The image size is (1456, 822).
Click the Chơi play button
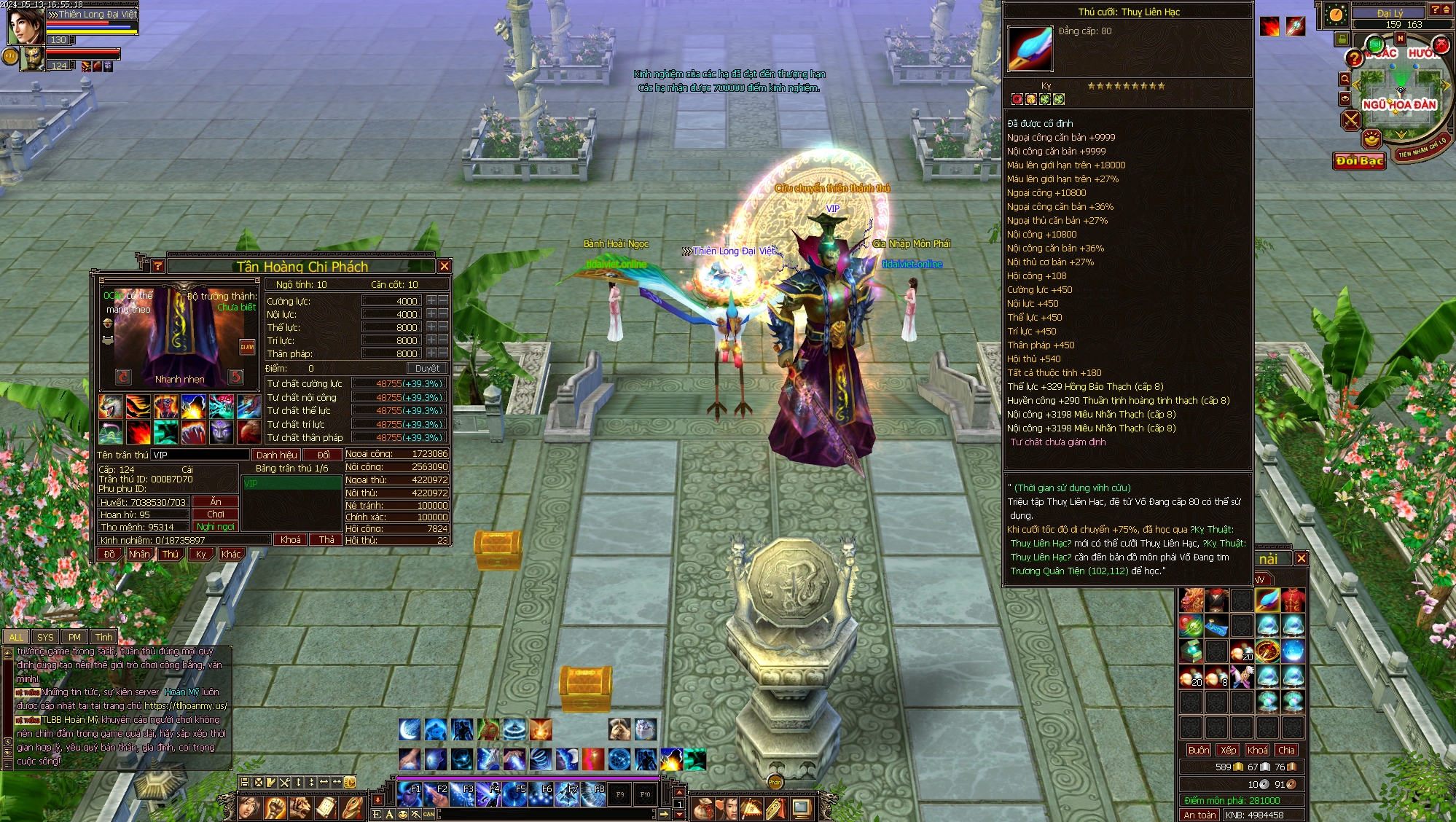216,514
